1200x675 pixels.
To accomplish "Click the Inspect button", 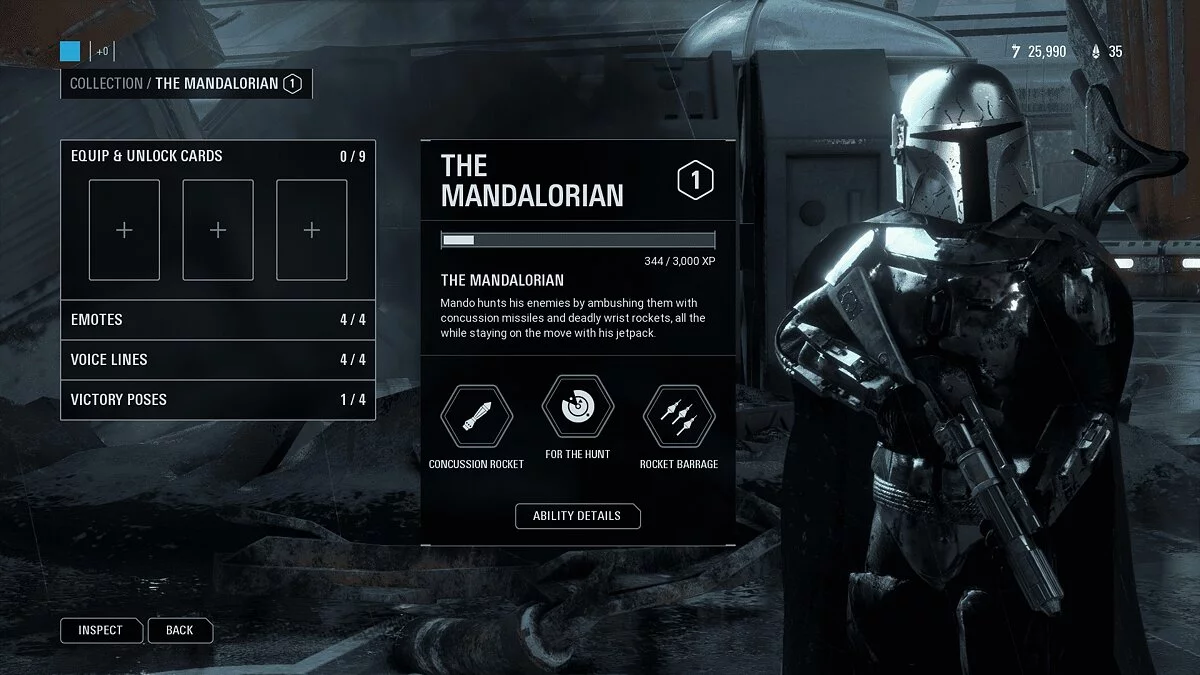I will pyautogui.click(x=100, y=630).
